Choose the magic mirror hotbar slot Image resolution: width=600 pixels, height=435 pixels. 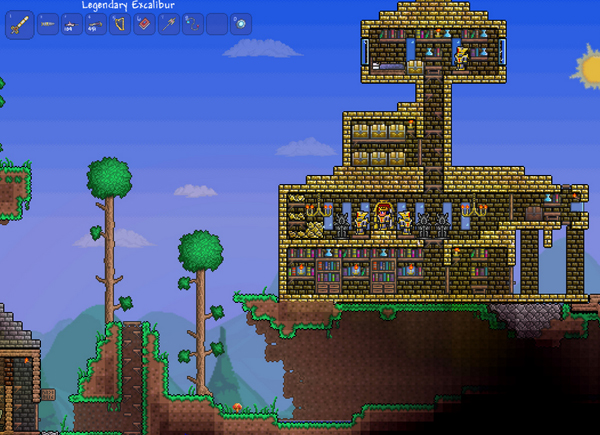240,24
